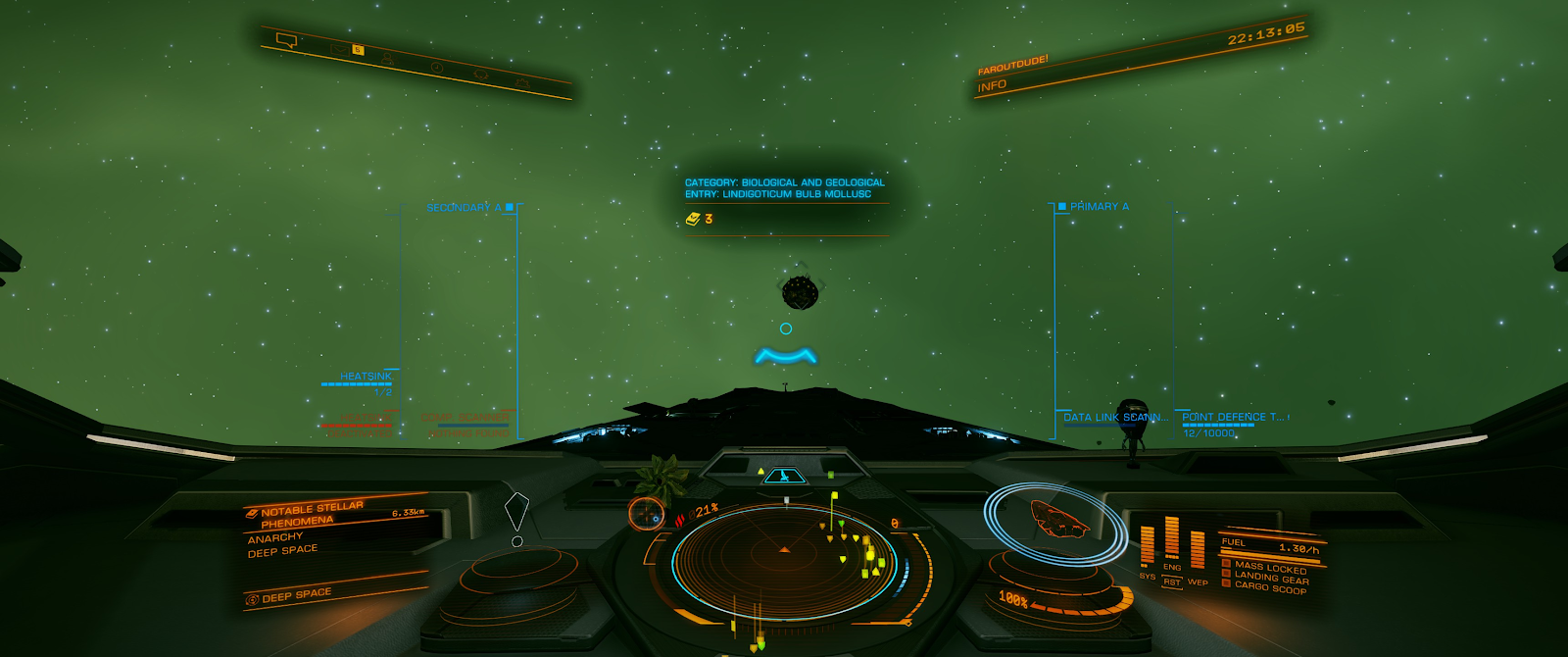Open the INFO panel header

(x=992, y=86)
